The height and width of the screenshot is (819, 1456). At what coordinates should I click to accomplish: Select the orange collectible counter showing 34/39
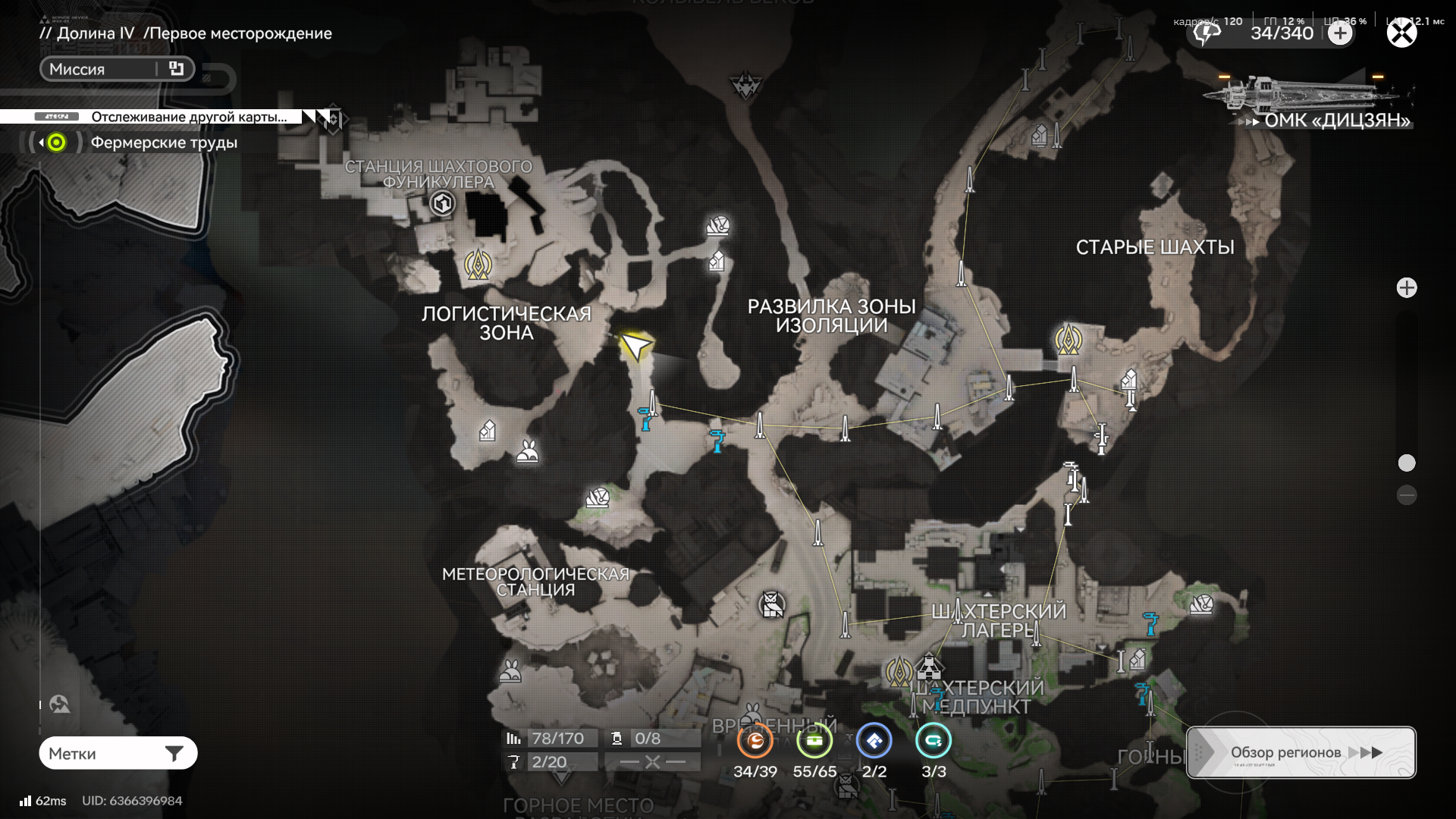click(x=755, y=742)
